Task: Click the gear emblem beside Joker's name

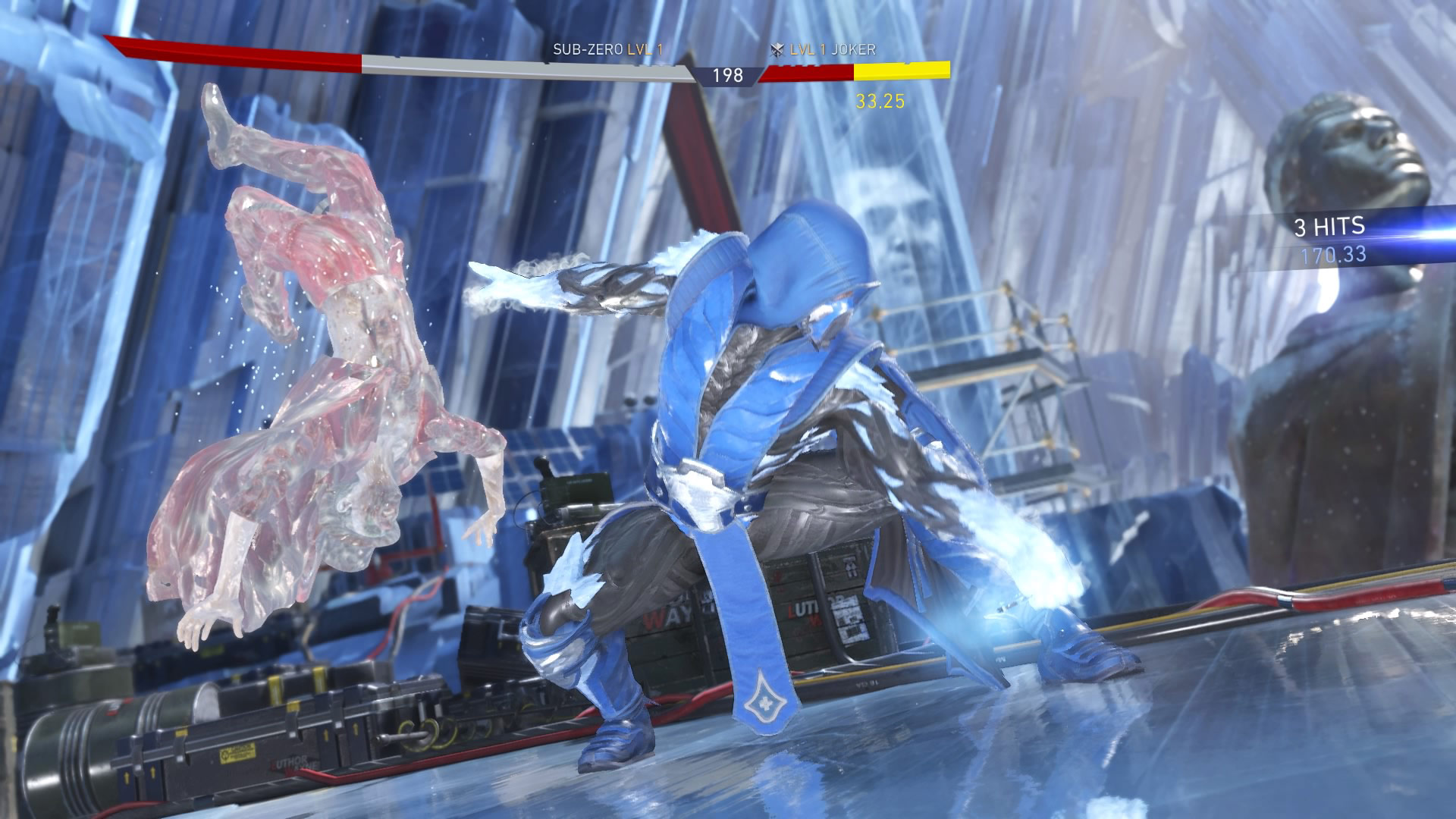Action: point(776,52)
